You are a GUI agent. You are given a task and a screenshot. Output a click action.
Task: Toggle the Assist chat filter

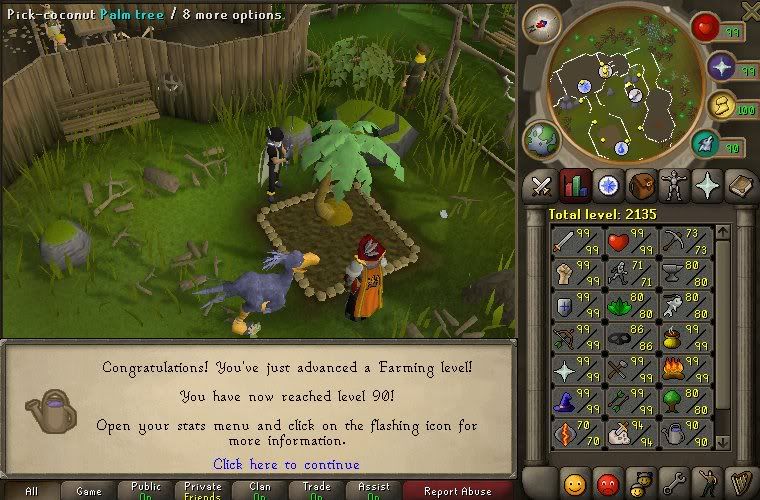tap(376, 491)
